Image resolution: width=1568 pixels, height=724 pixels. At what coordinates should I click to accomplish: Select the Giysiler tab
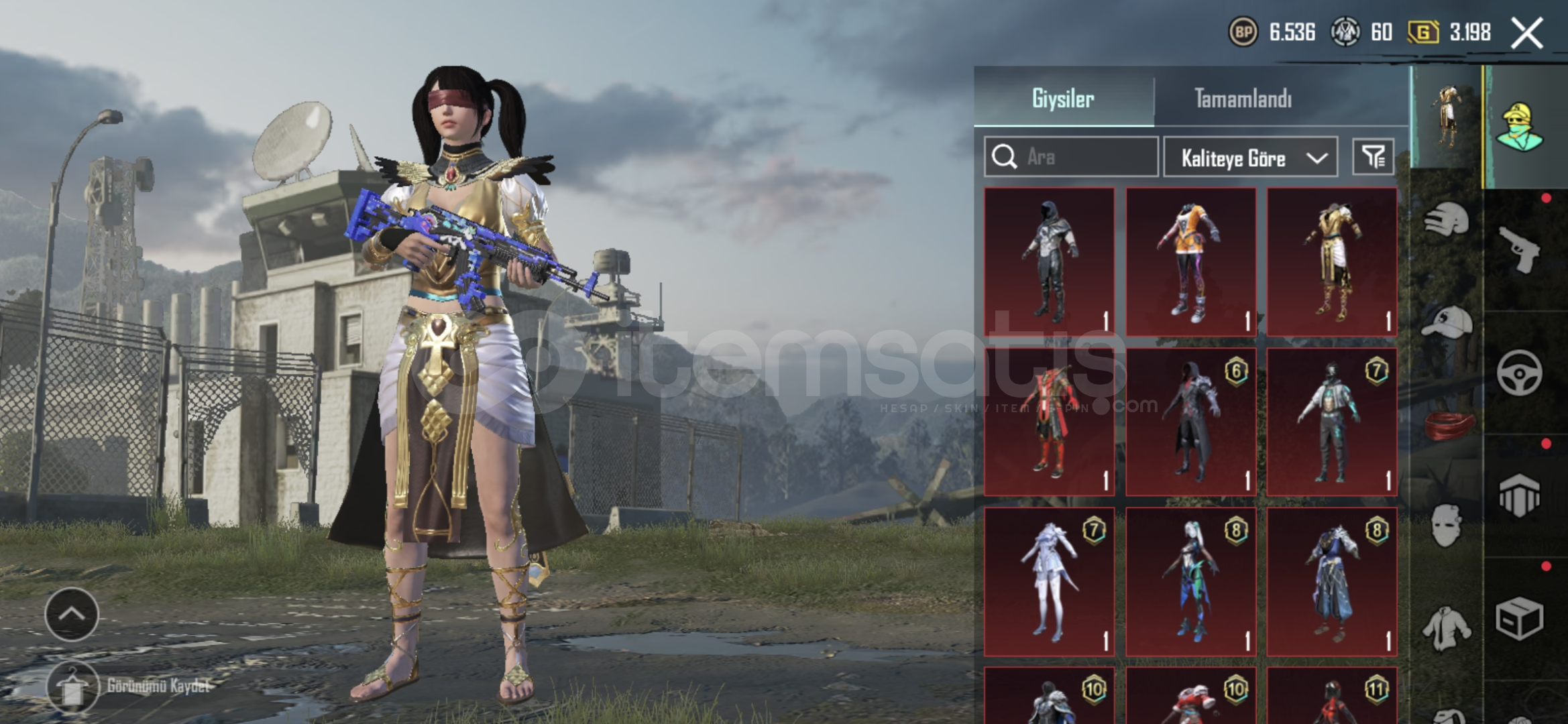(x=1063, y=99)
